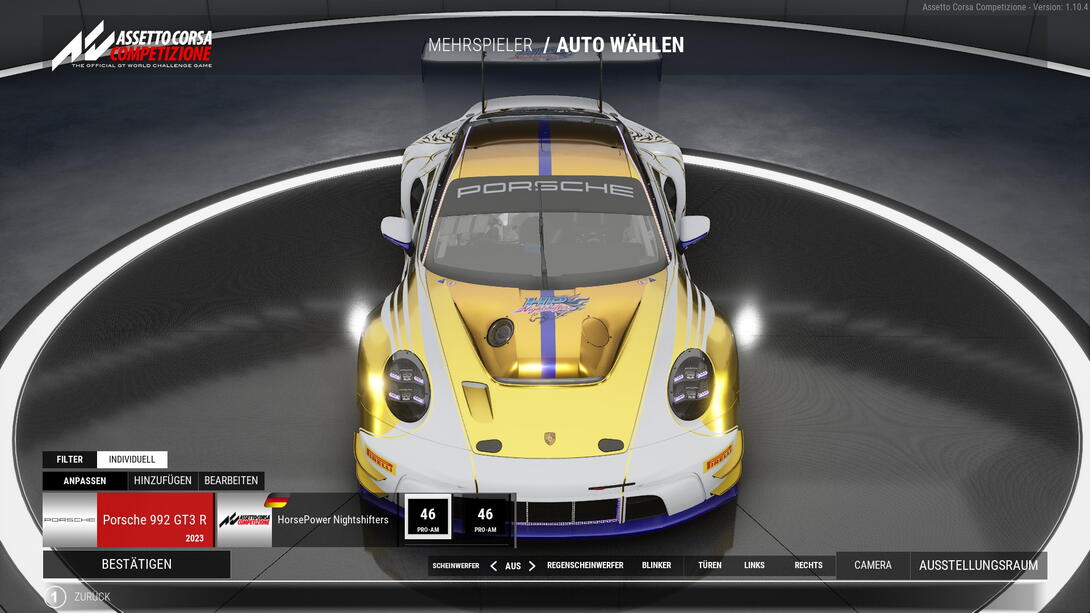Switch to the Ausstellungsraum showroom view

[x=978, y=565]
